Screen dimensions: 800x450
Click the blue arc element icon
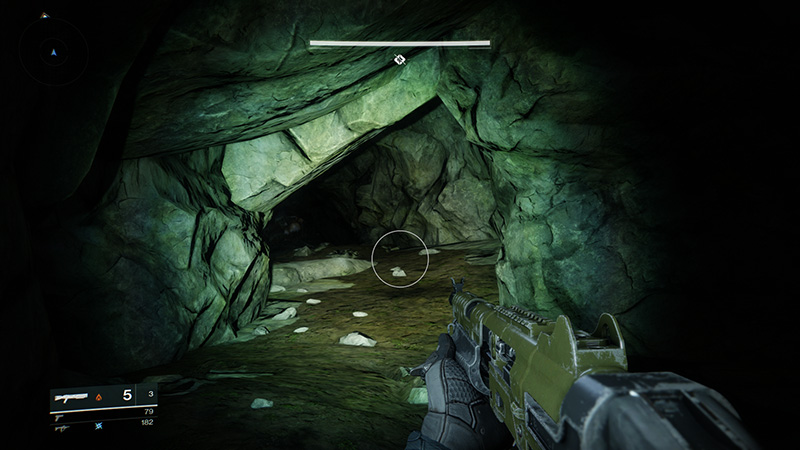pos(100,425)
